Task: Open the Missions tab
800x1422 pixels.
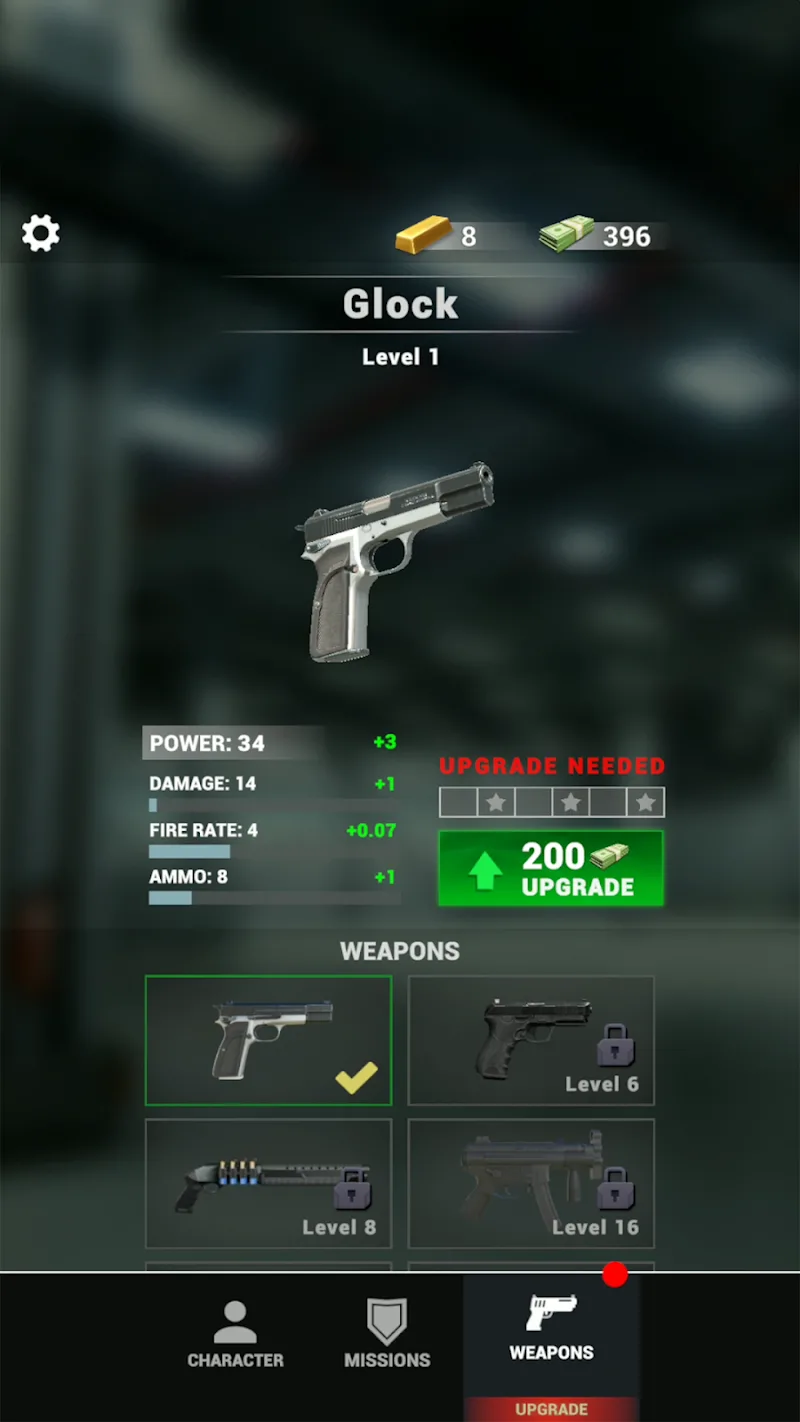Action: pyautogui.click(x=387, y=1335)
